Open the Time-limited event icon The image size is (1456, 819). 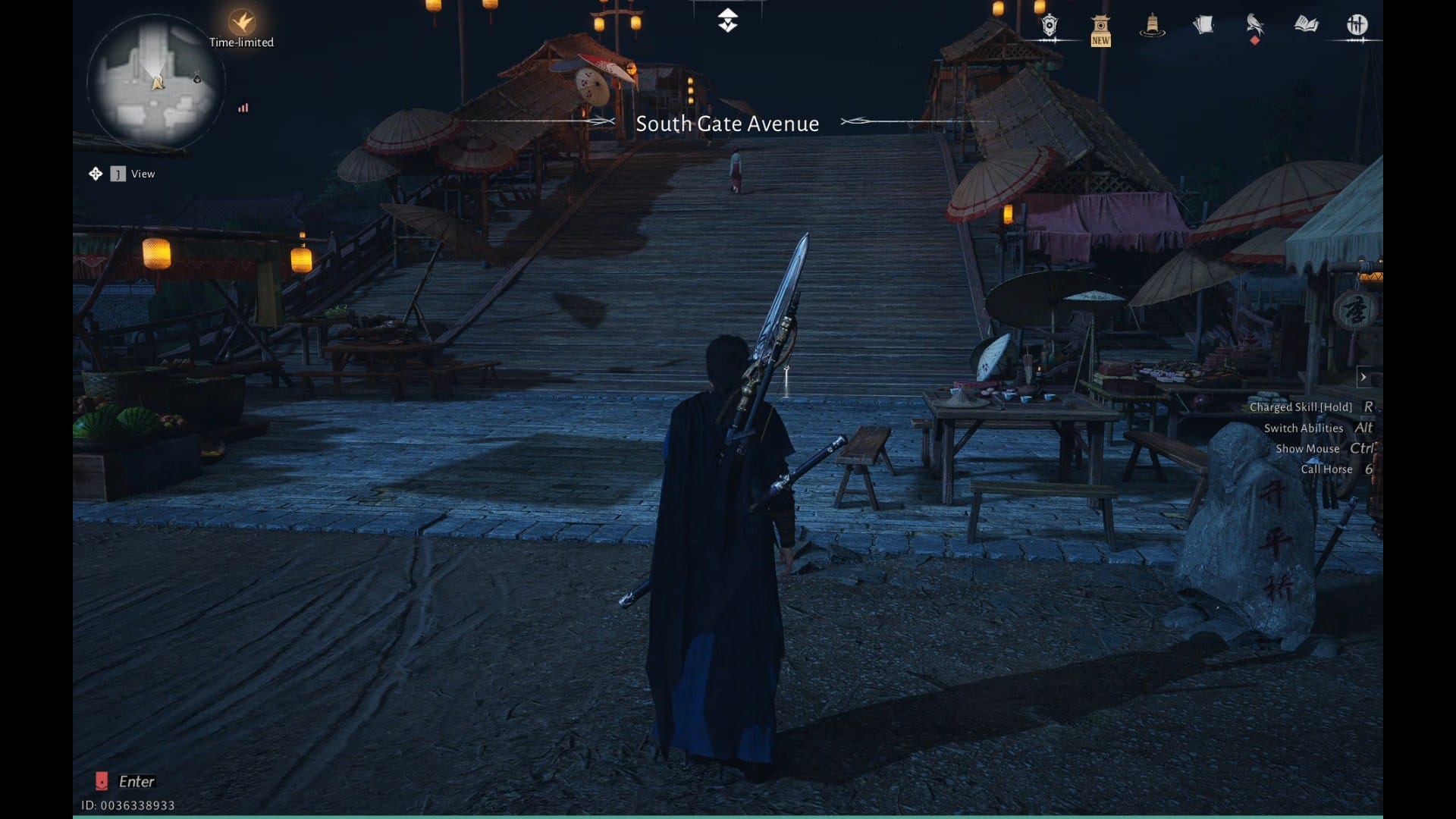(x=242, y=23)
